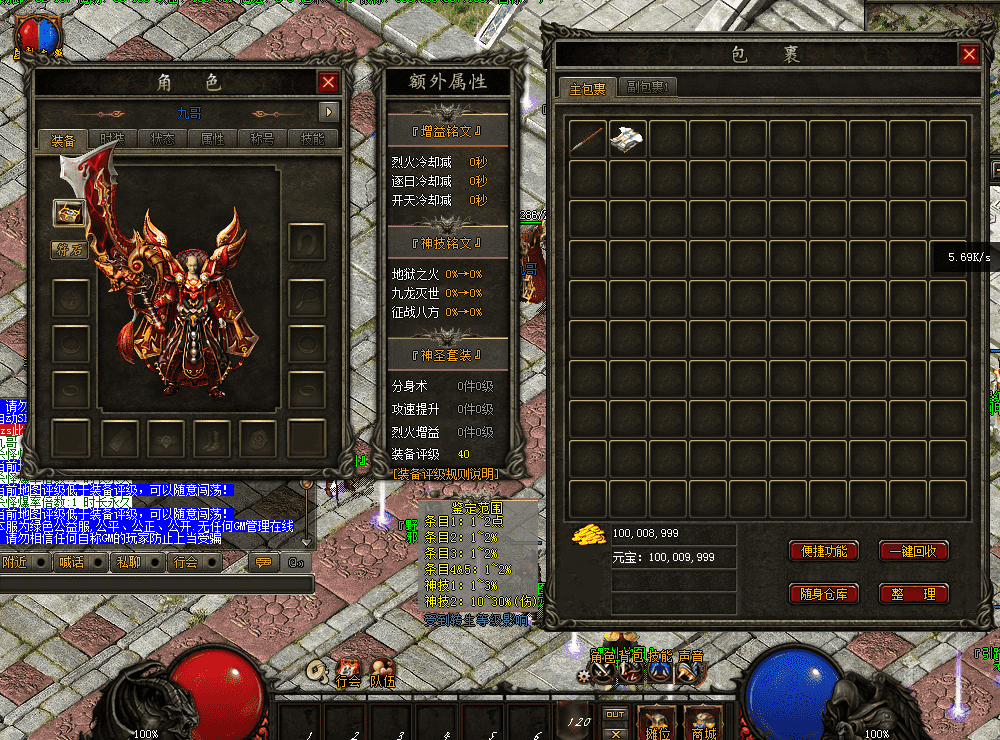Open 便捷功能 quick functions
The image size is (1000, 740).
tap(824, 551)
